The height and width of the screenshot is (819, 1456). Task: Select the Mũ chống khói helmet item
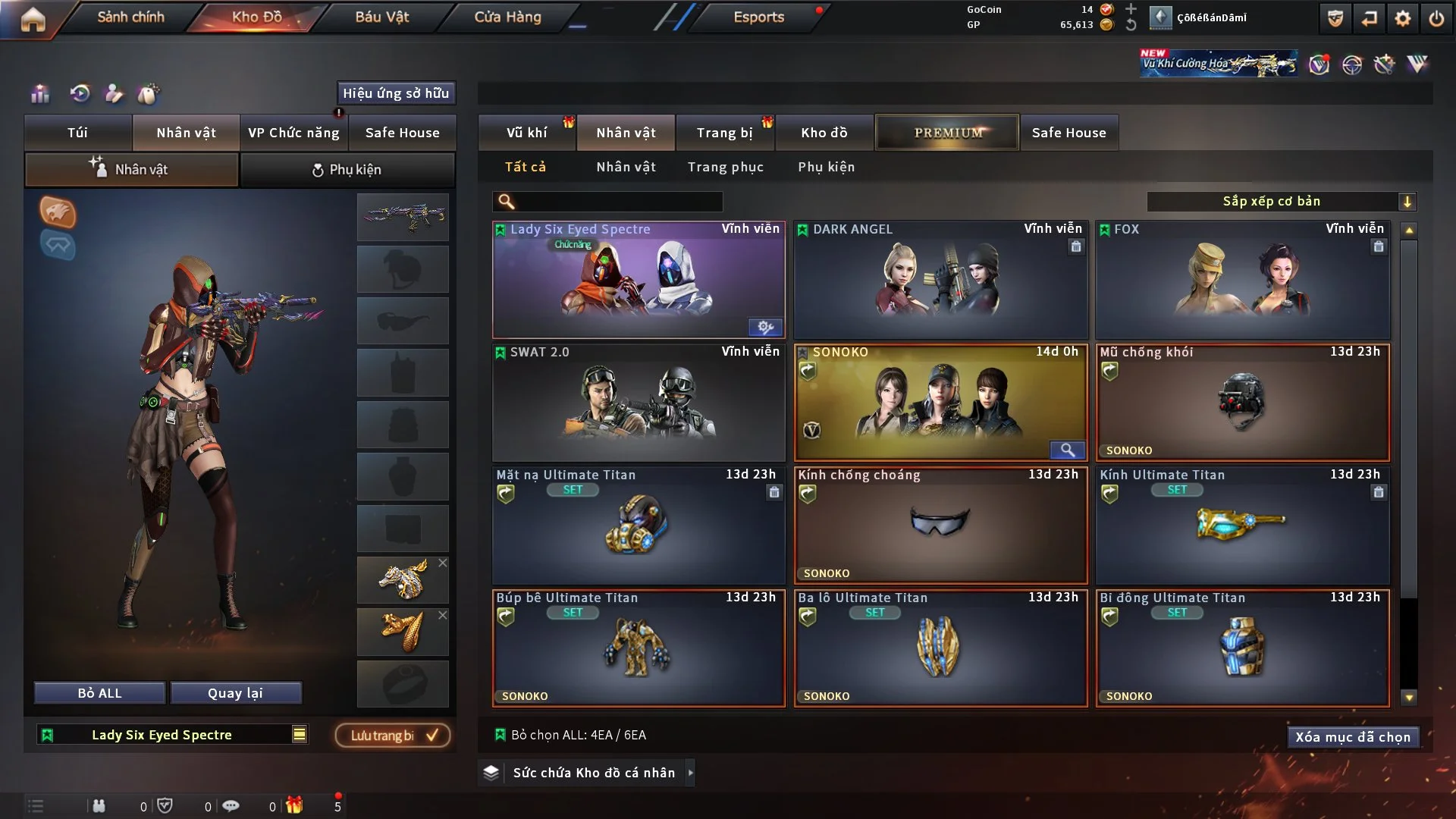1242,403
